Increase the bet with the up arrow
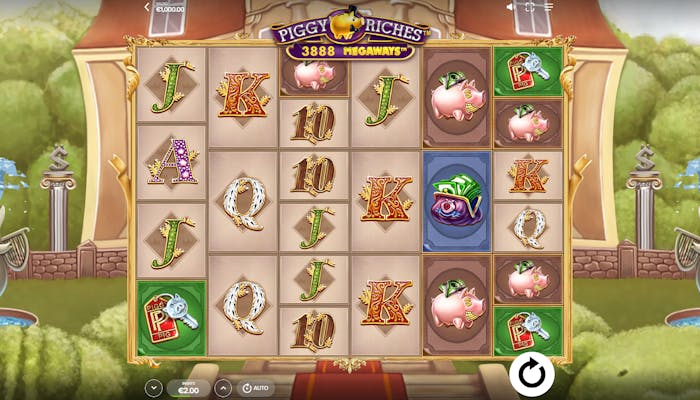This screenshot has width=700, height=400. tap(223, 387)
